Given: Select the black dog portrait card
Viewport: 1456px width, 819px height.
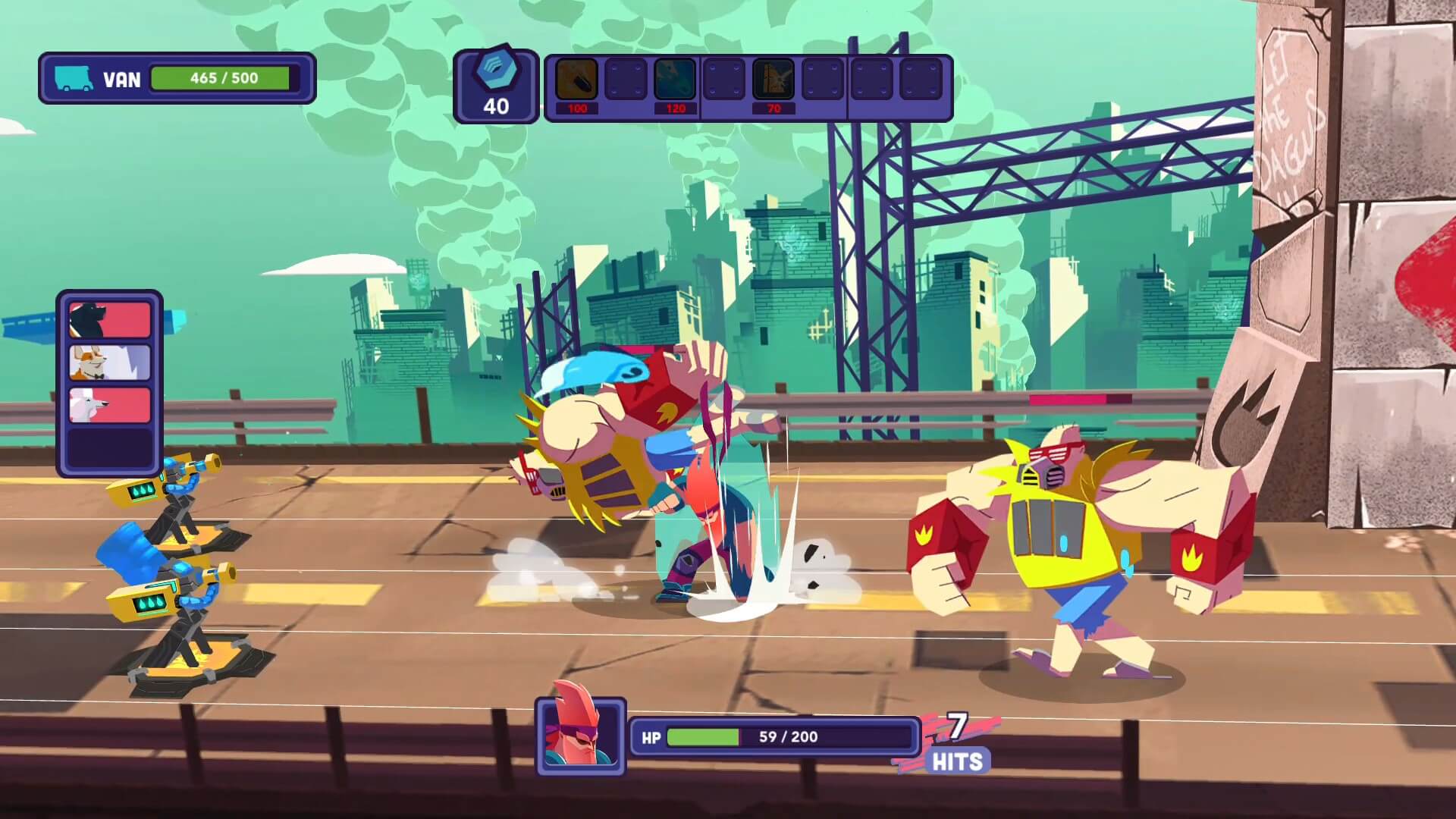Looking at the screenshot, I should (110, 319).
